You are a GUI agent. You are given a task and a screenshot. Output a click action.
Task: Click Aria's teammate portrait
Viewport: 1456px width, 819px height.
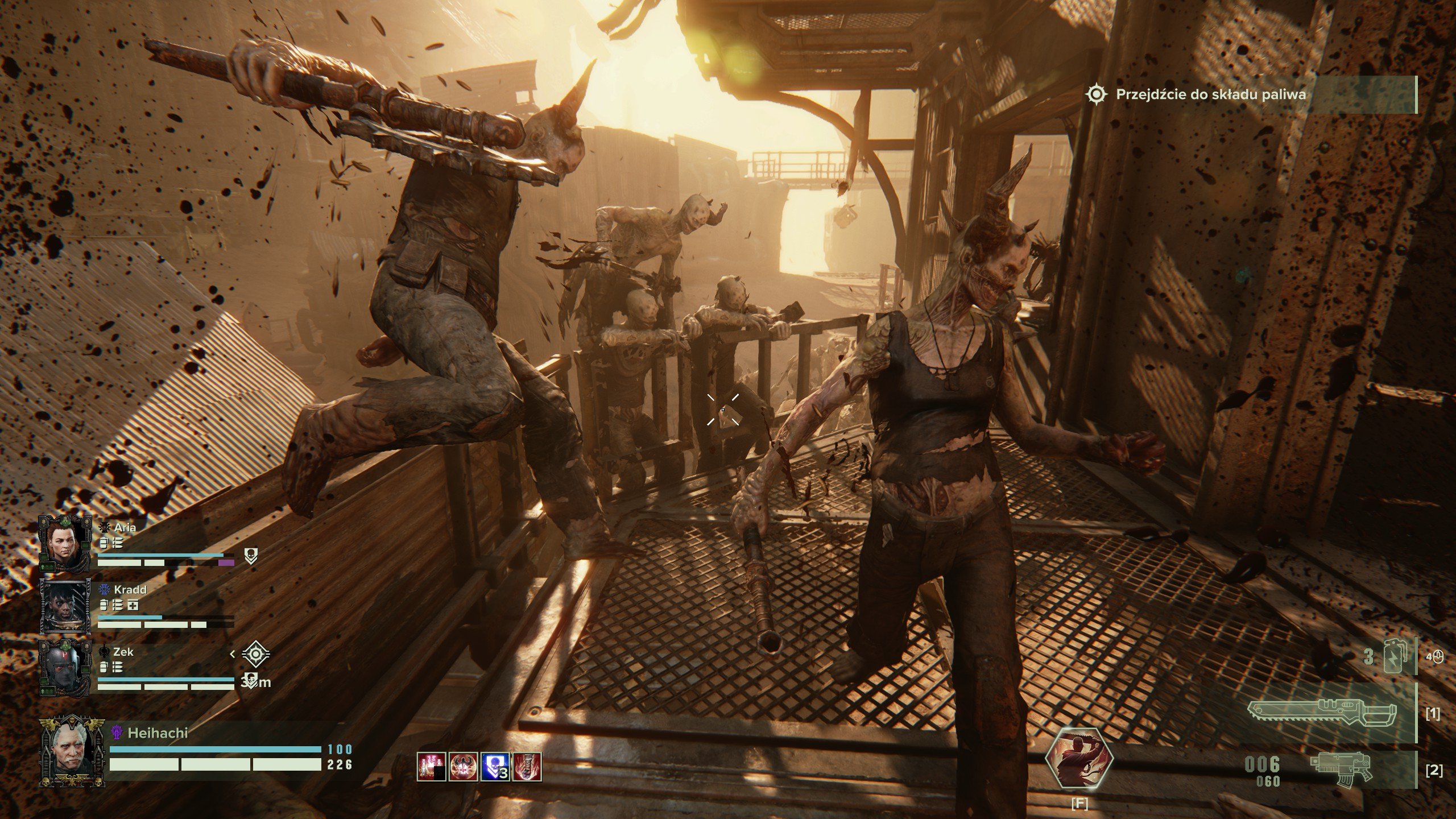coord(65,543)
